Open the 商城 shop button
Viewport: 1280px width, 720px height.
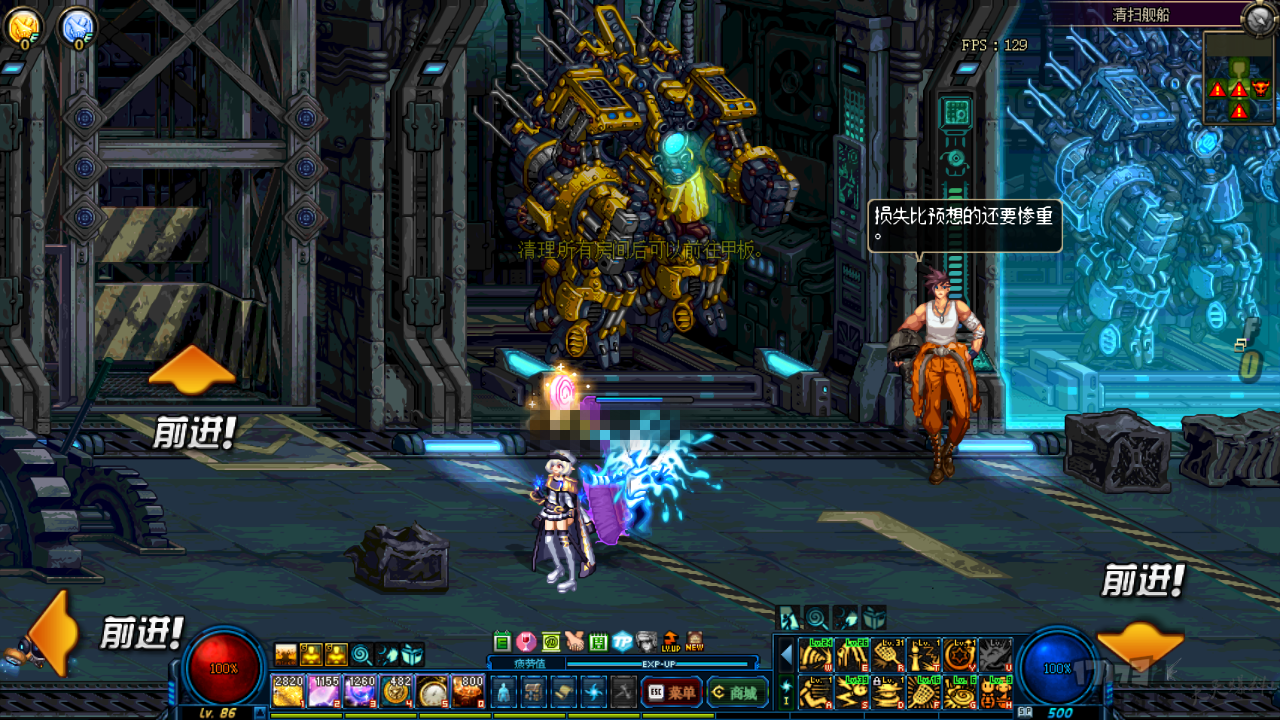click(x=737, y=691)
